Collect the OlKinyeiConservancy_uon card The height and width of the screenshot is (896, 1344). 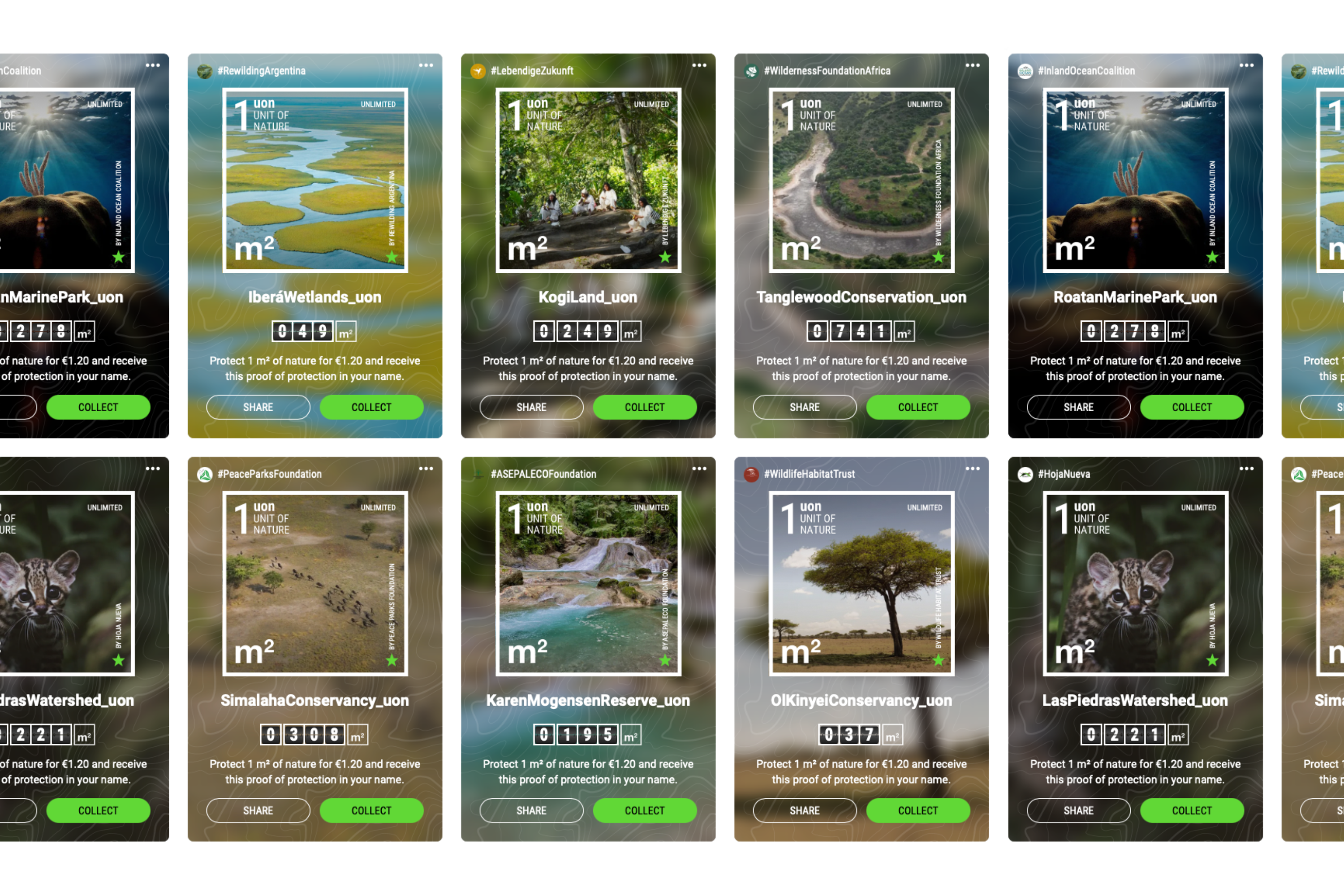918,810
